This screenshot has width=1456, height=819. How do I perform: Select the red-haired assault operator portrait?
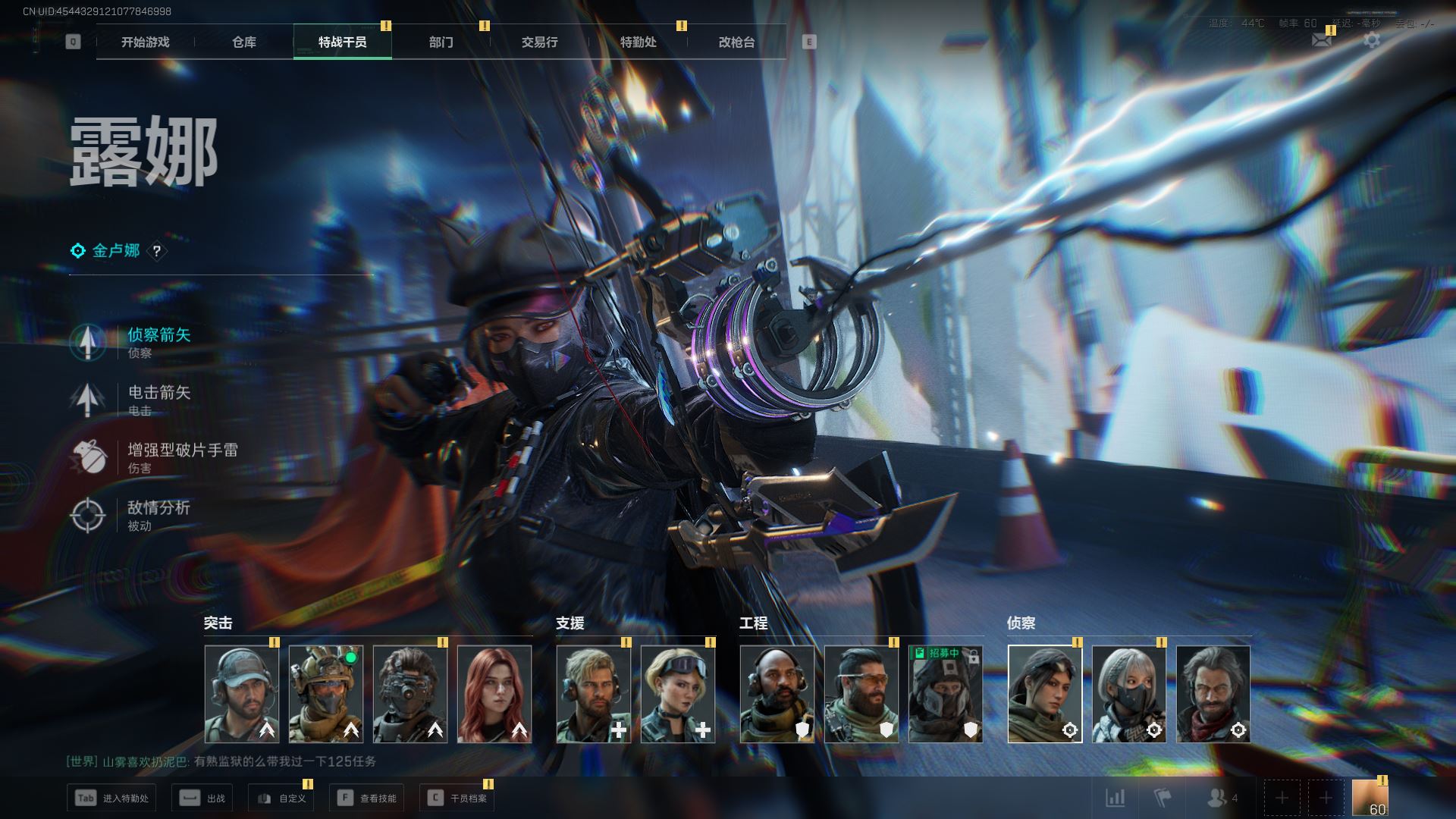tap(494, 694)
